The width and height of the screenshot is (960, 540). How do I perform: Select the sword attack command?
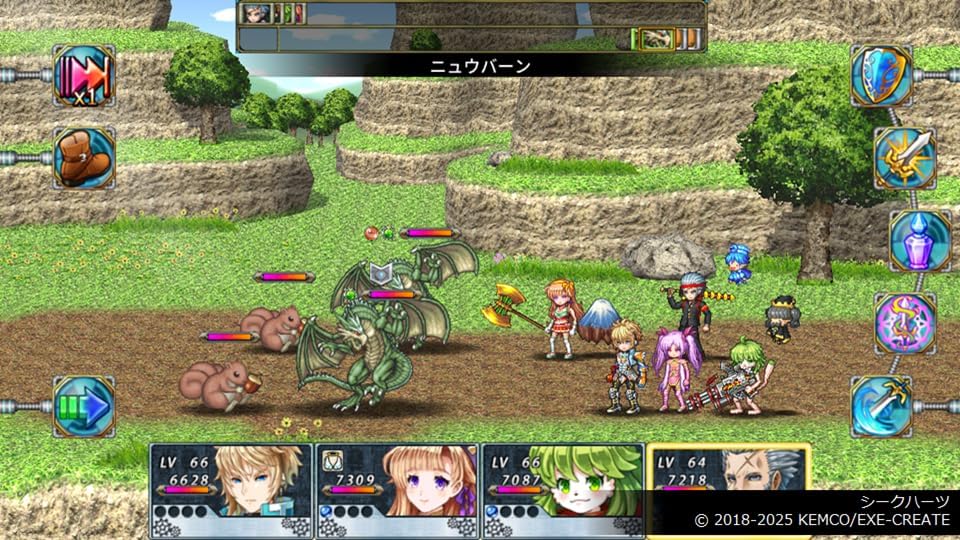tap(905, 158)
